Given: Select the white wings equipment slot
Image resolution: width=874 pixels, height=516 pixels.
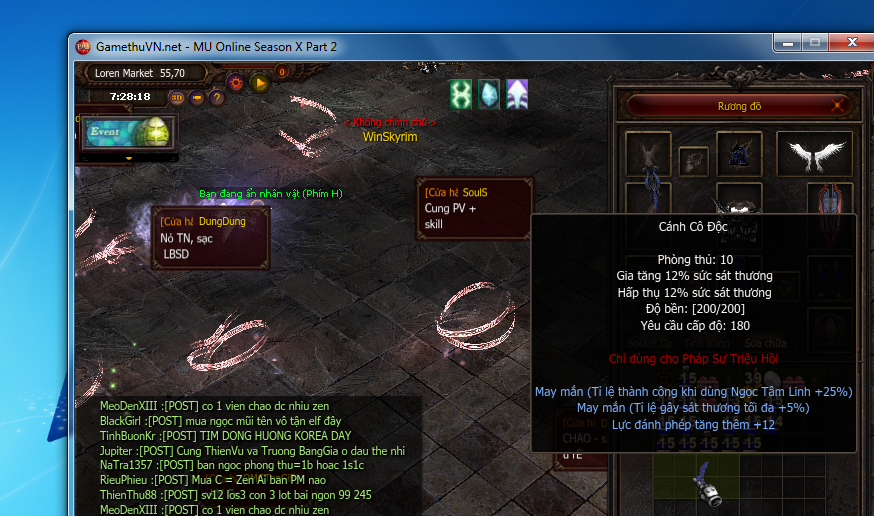Looking at the screenshot, I should (814, 154).
